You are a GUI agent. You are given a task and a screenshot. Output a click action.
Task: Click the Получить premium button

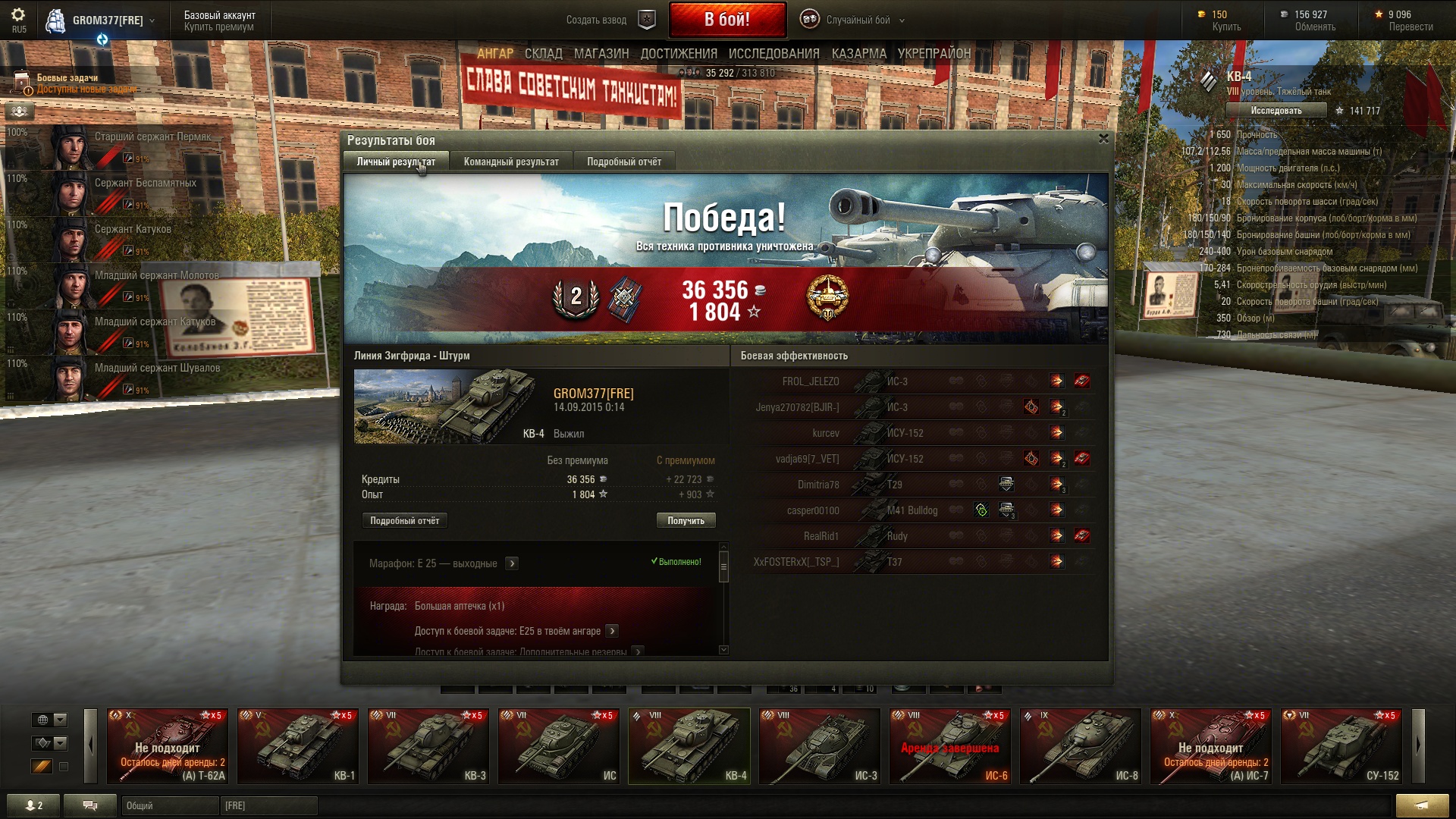pos(686,521)
